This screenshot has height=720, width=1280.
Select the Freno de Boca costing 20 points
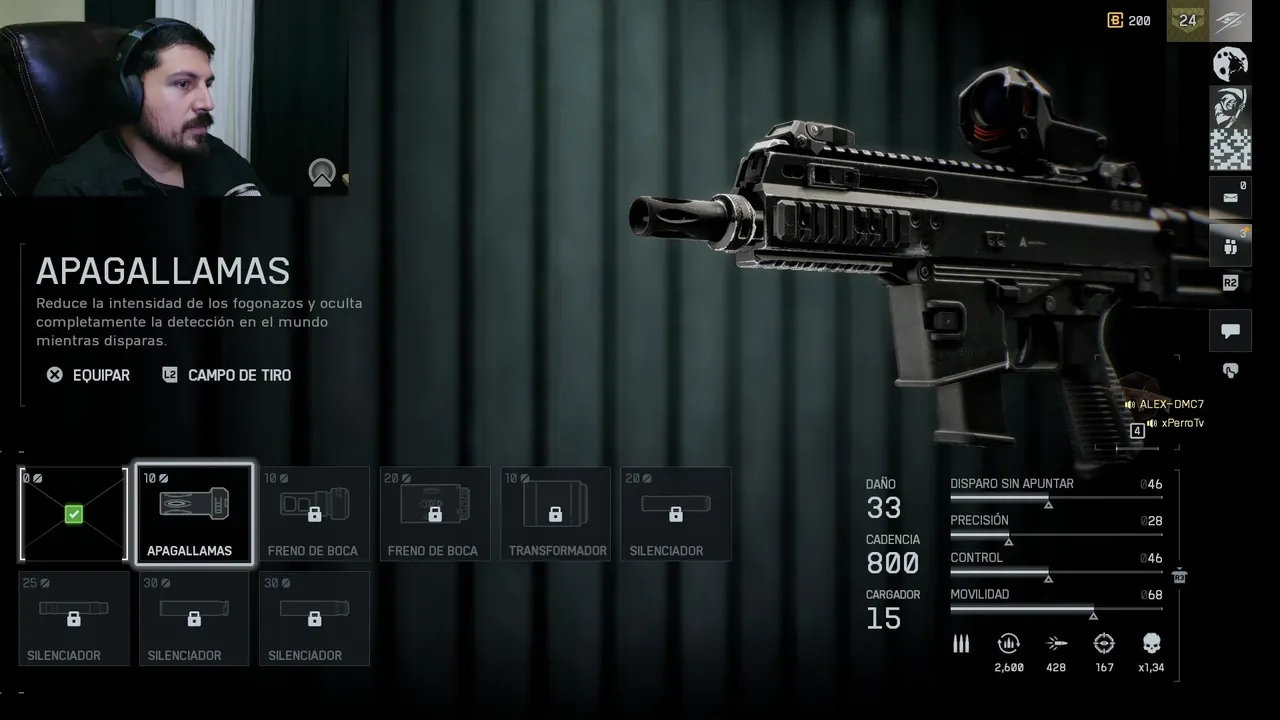point(435,514)
